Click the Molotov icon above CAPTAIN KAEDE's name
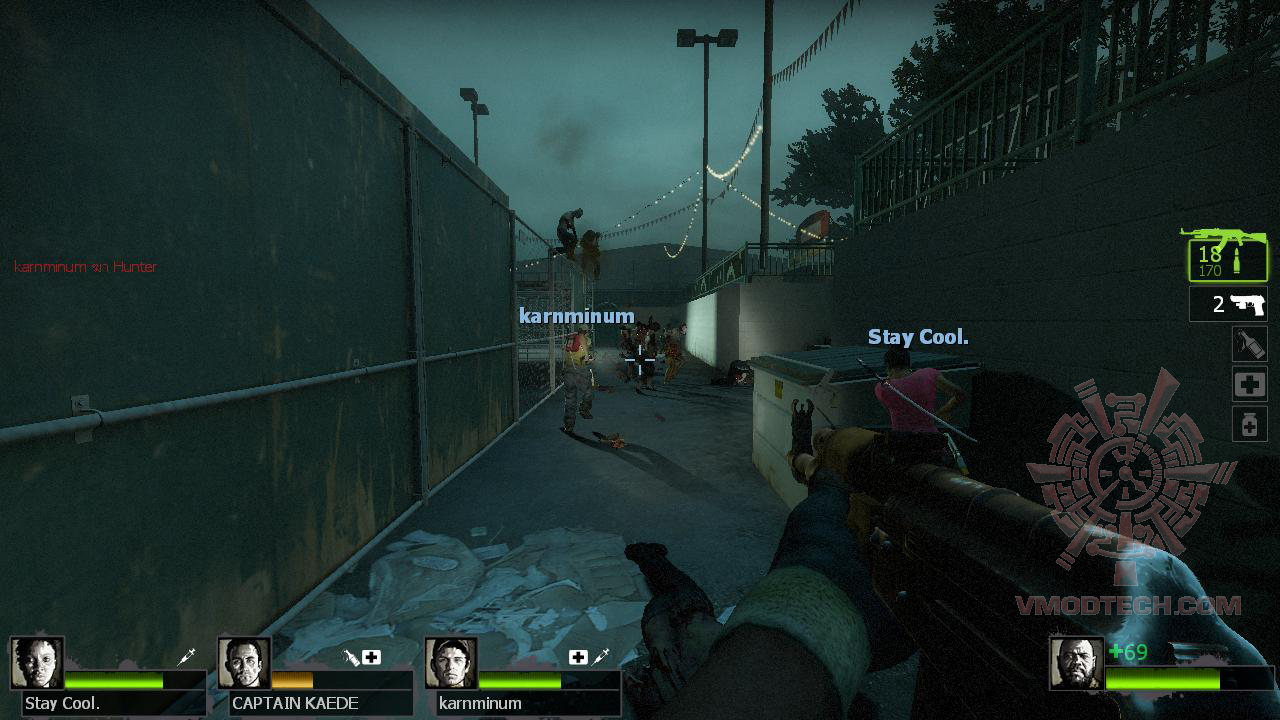The height and width of the screenshot is (720, 1280). [348, 657]
